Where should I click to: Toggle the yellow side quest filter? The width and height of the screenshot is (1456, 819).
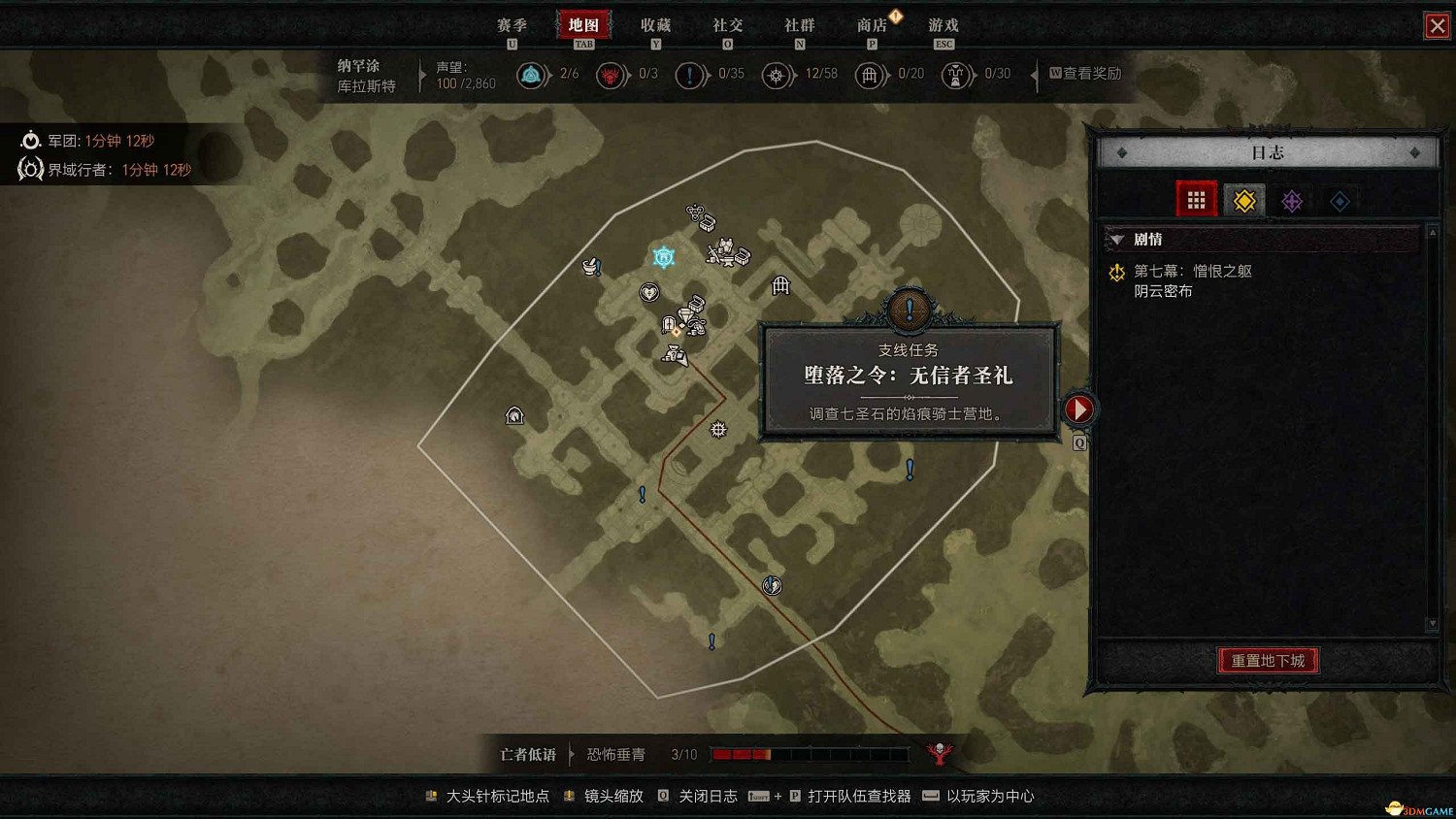(1243, 200)
